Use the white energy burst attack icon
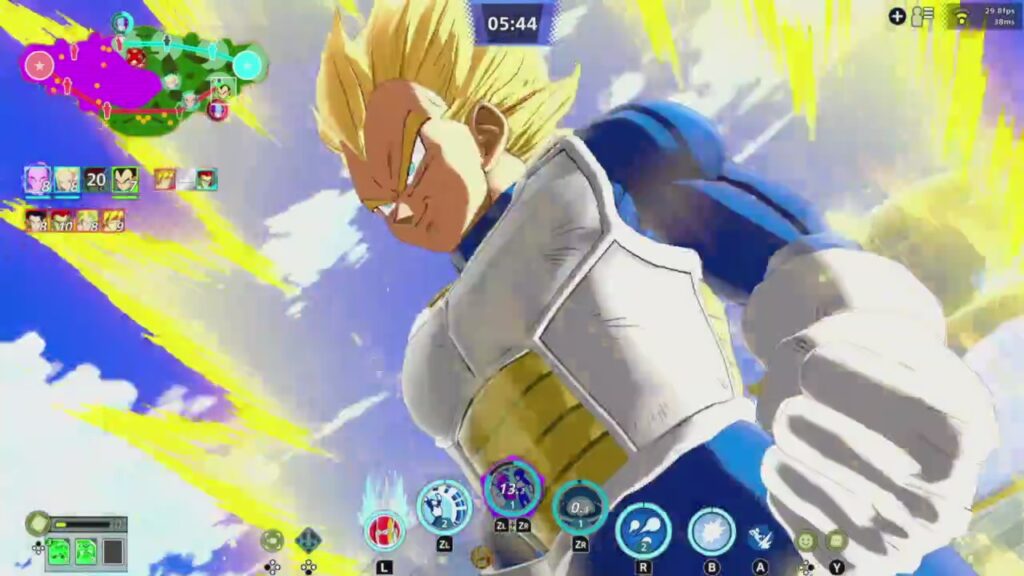This screenshot has height=576, width=1024. (x=712, y=532)
